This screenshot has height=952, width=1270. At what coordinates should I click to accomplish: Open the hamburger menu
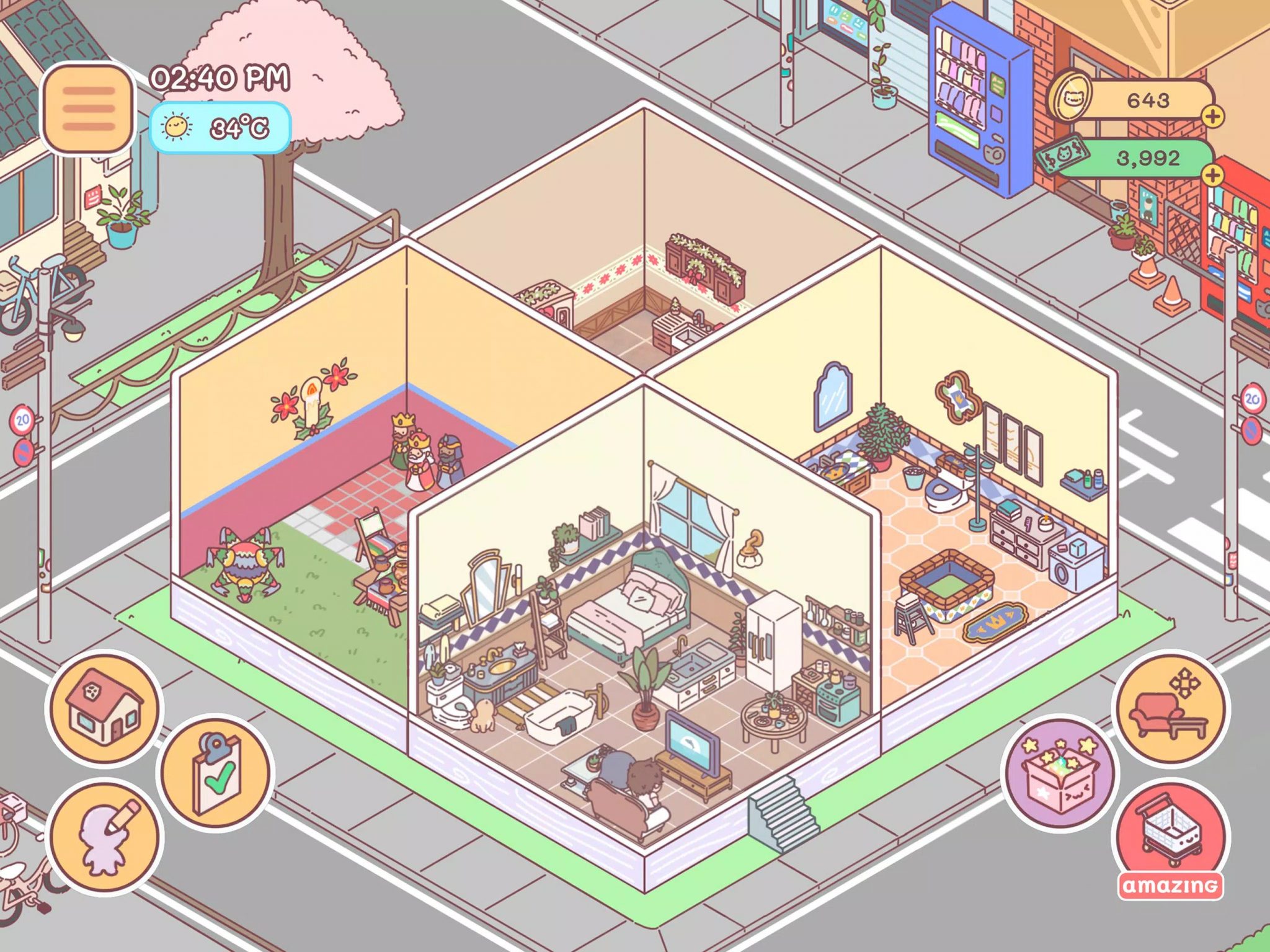point(88,109)
